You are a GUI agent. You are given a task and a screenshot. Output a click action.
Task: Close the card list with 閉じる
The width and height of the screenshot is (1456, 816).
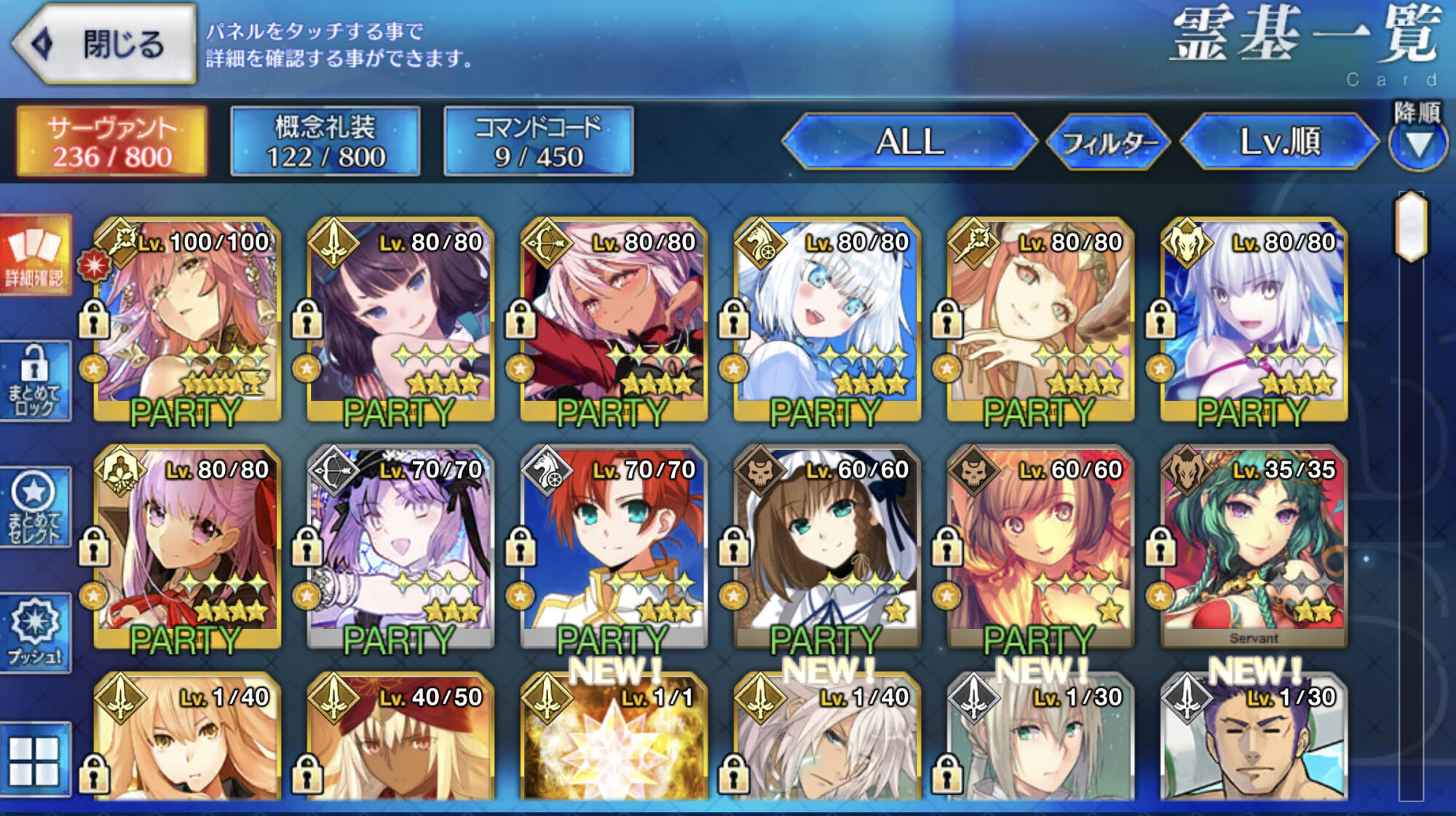[x=106, y=44]
